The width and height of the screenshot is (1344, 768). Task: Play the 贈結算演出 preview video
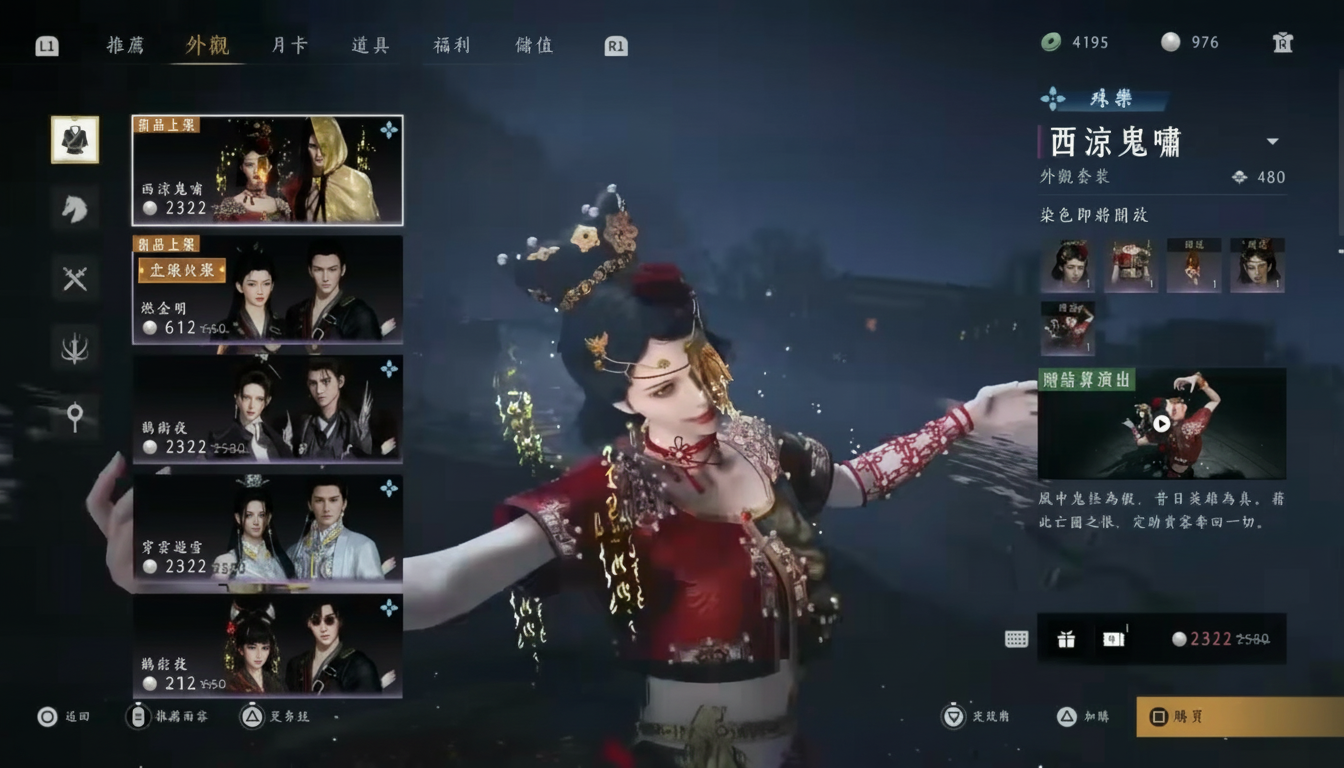click(x=1159, y=423)
